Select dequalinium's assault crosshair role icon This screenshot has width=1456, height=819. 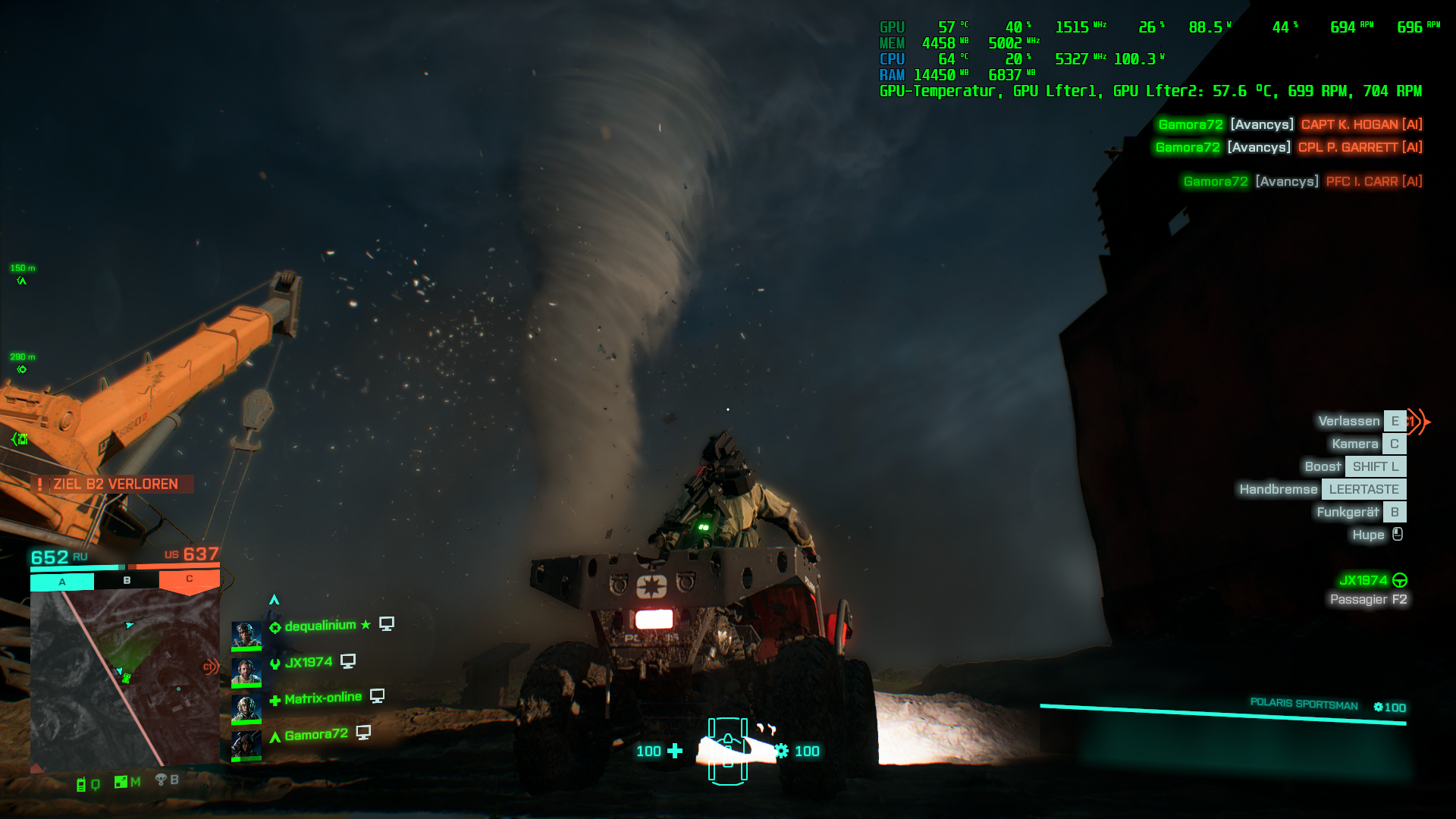(276, 627)
